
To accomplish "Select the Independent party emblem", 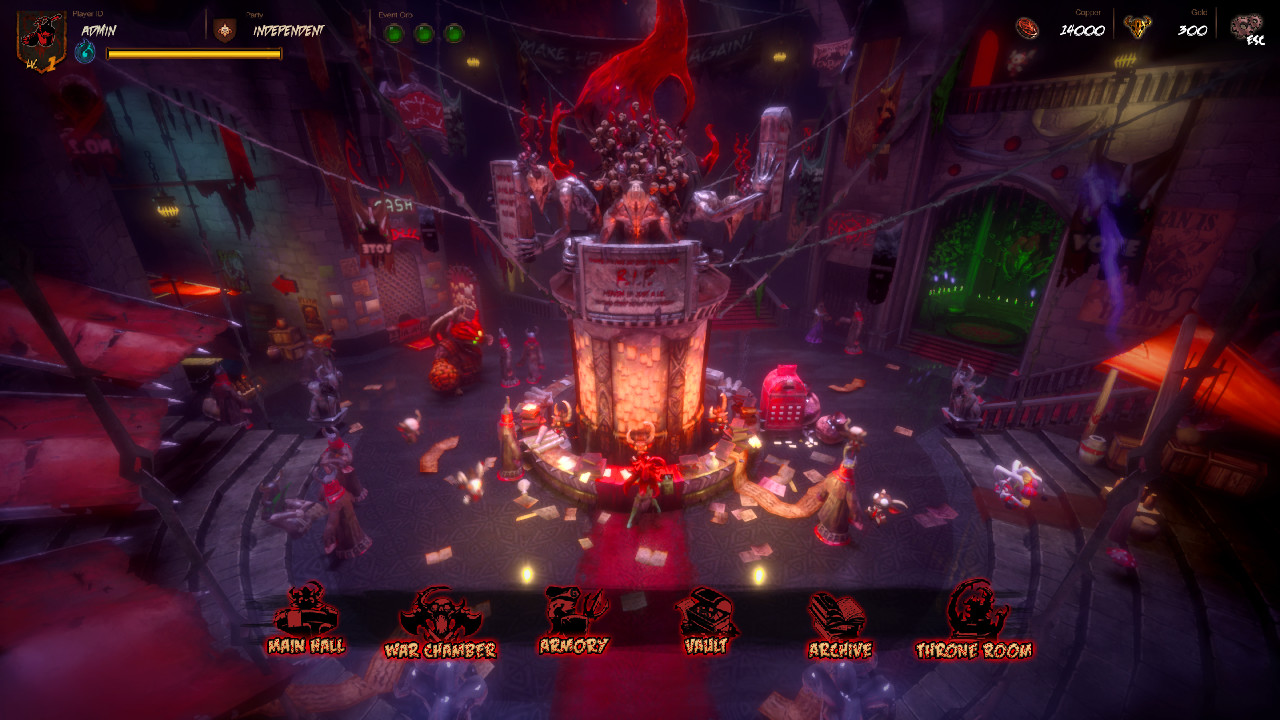I will coord(225,30).
